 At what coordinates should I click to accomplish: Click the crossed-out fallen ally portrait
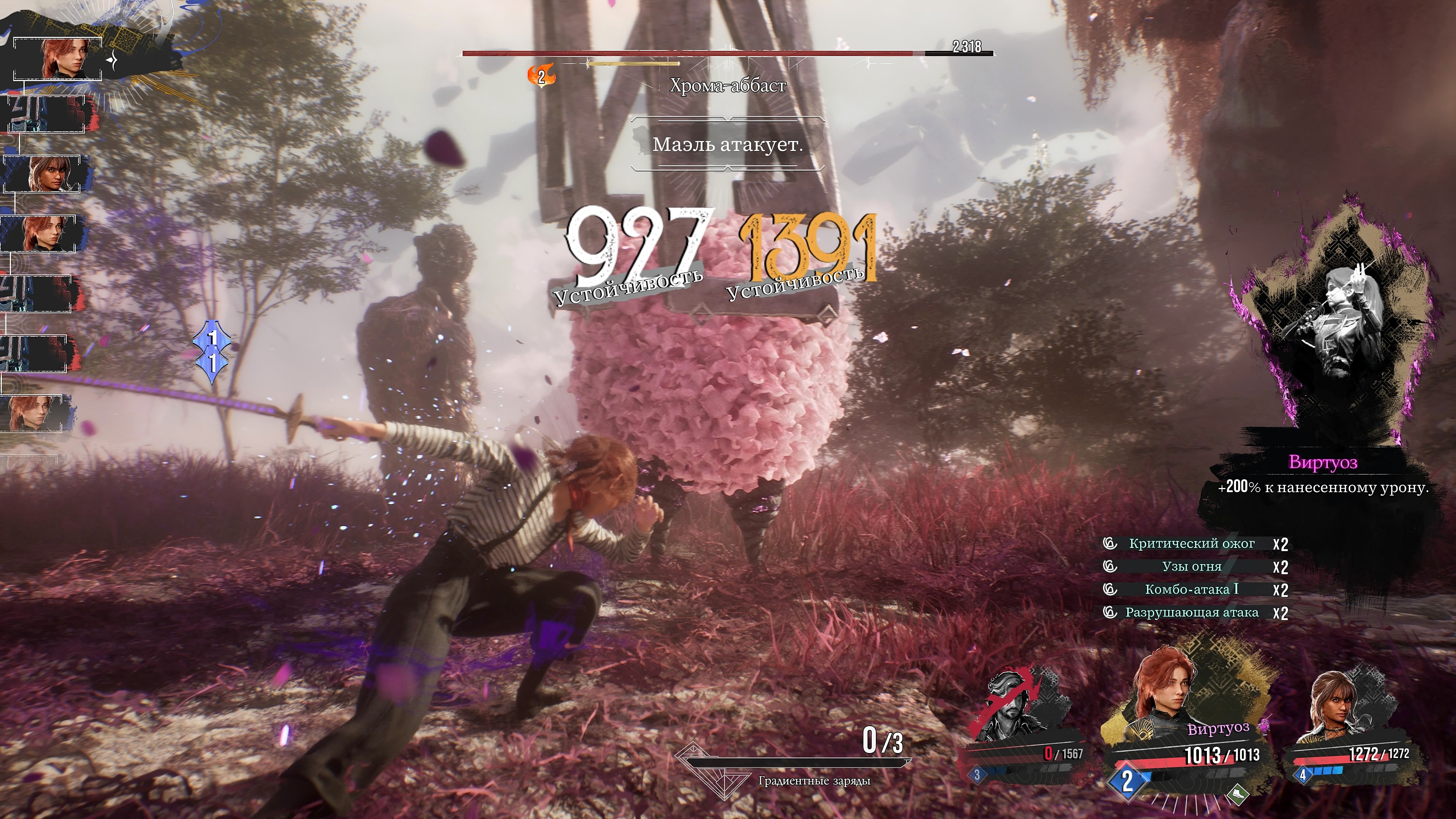click(1017, 706)
